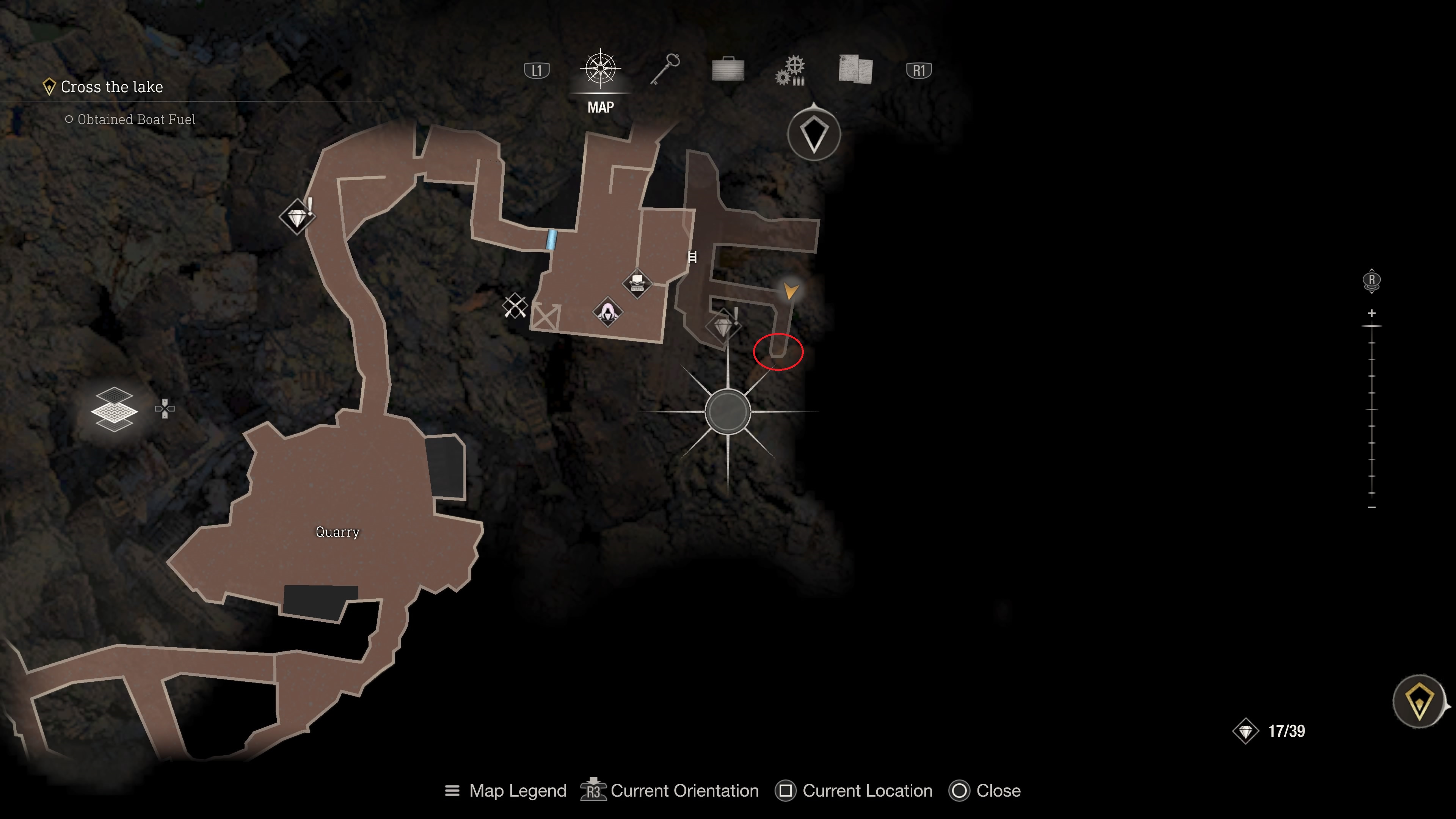This screenshot has width=1456, height=819.
Task: Select the typewriter save point marker
Action: [x=637, y=282]
